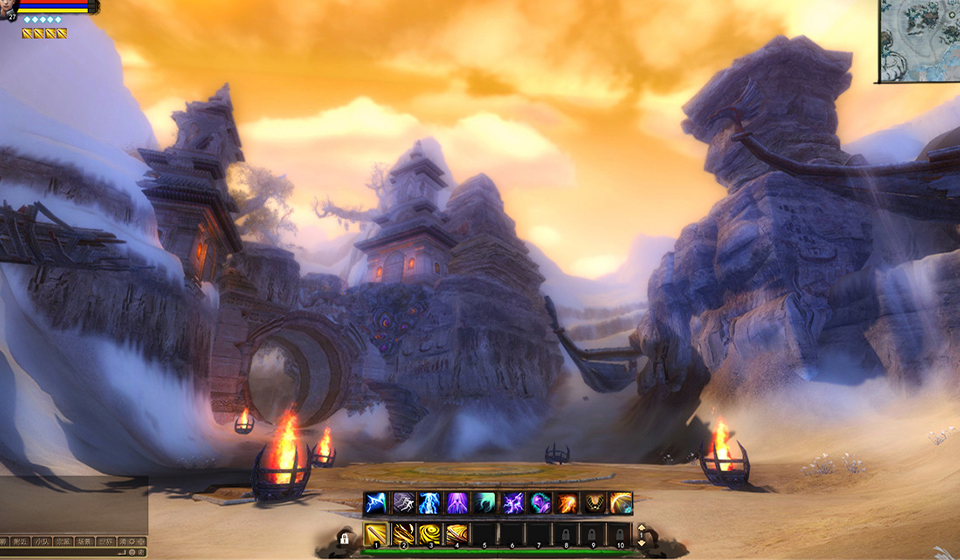The height and width of the screenshot is (560, 960).
Task: Use the grey chain lightning skill
Action: click(403, 503)
